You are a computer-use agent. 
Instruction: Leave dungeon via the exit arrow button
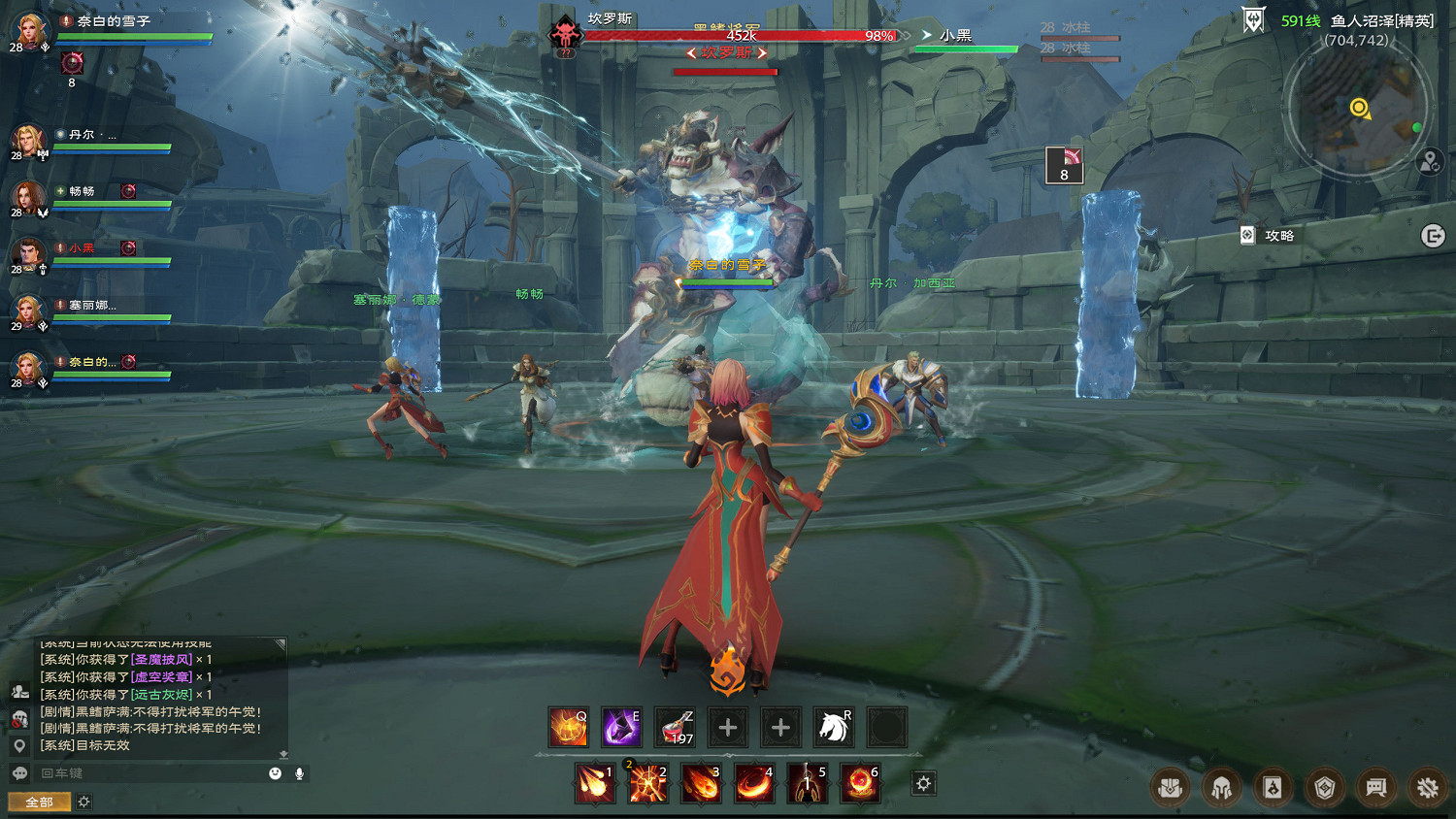pyautogui.click(x=1433, y=236)
